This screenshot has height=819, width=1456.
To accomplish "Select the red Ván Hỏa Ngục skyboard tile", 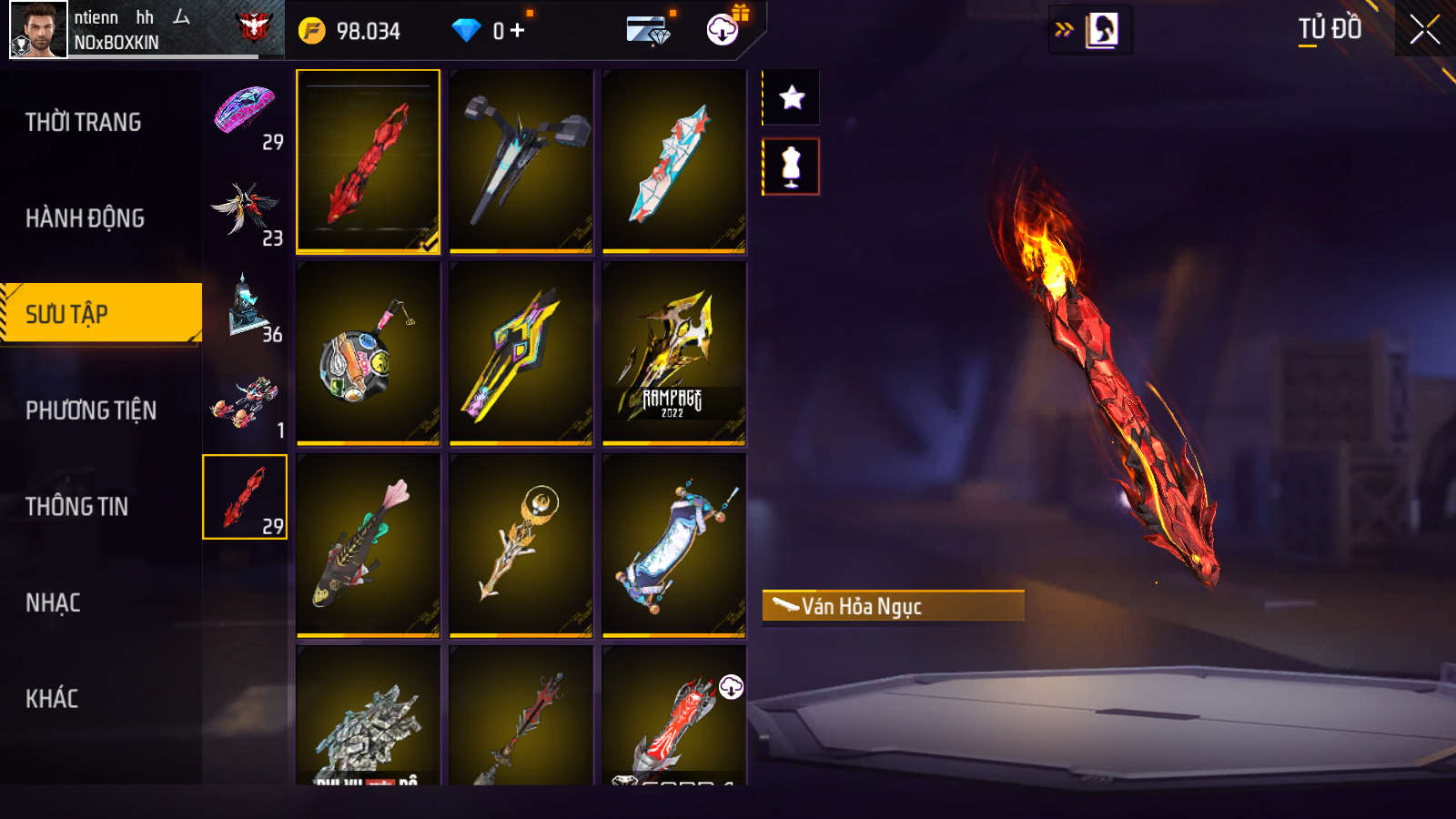I will pos(368,161).
